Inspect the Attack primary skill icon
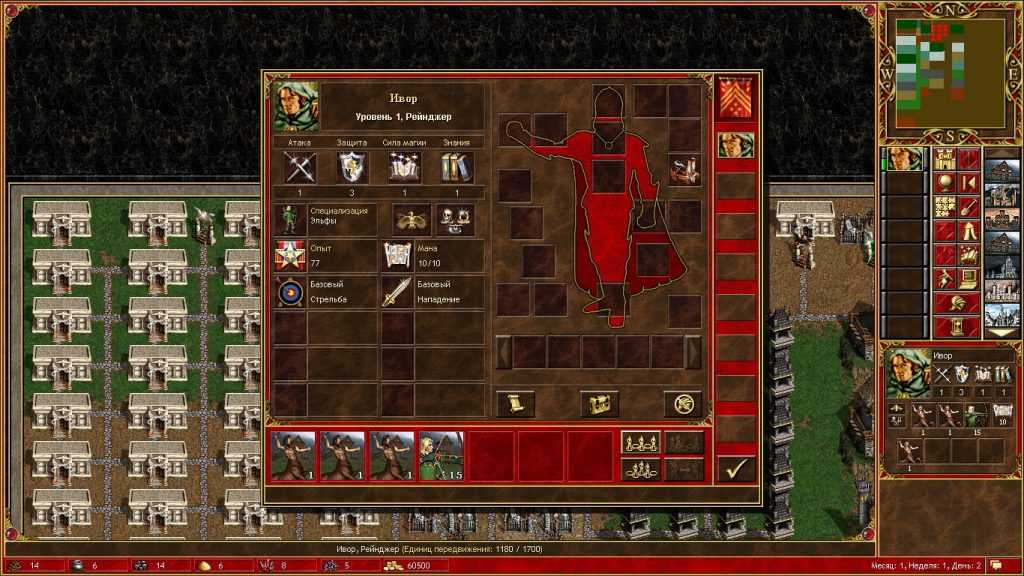Viewport: 1024px width, 576px height. [x=300, y=167]
